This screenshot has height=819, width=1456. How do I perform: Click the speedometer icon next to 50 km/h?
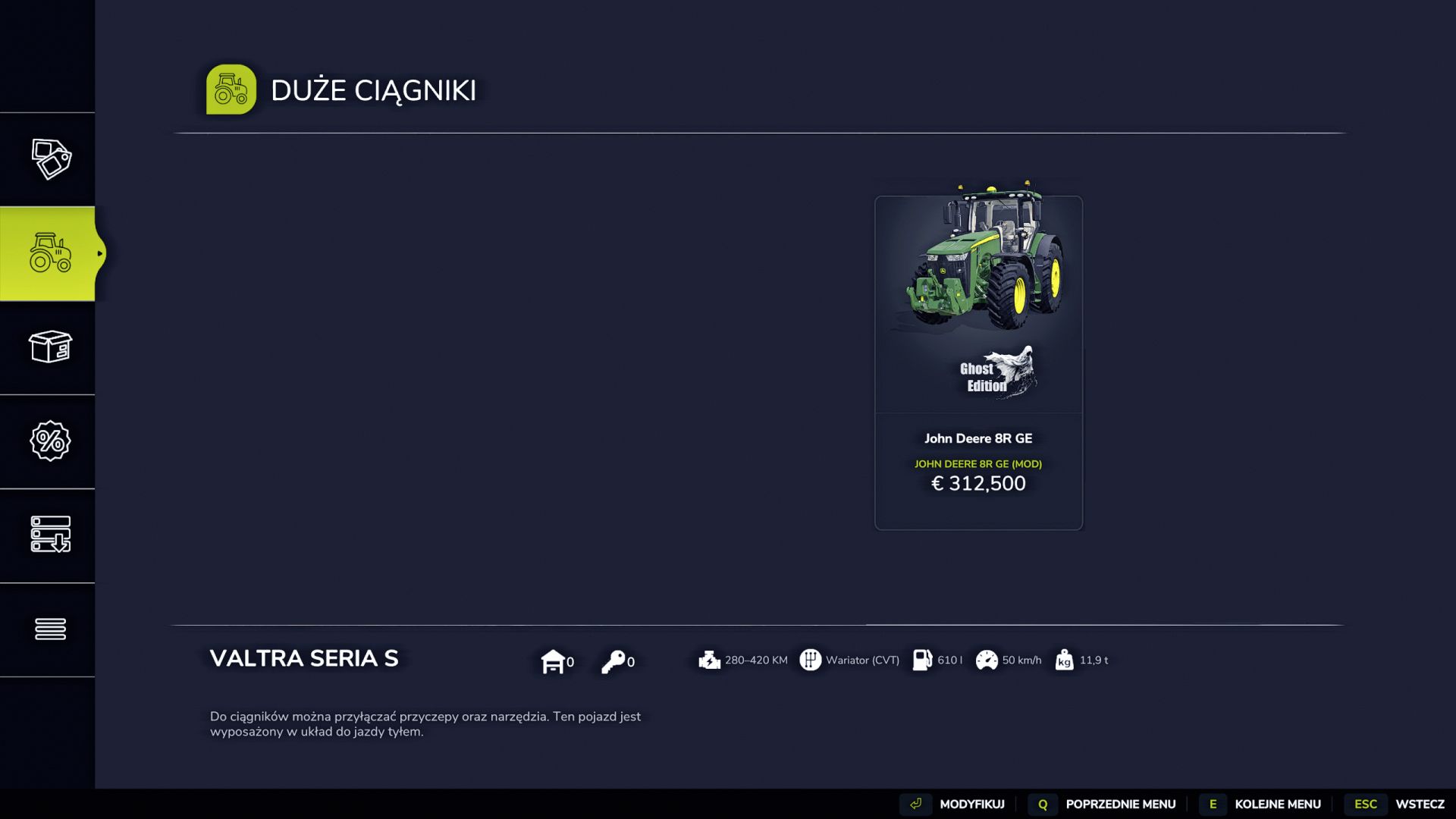tap(987, 661)
